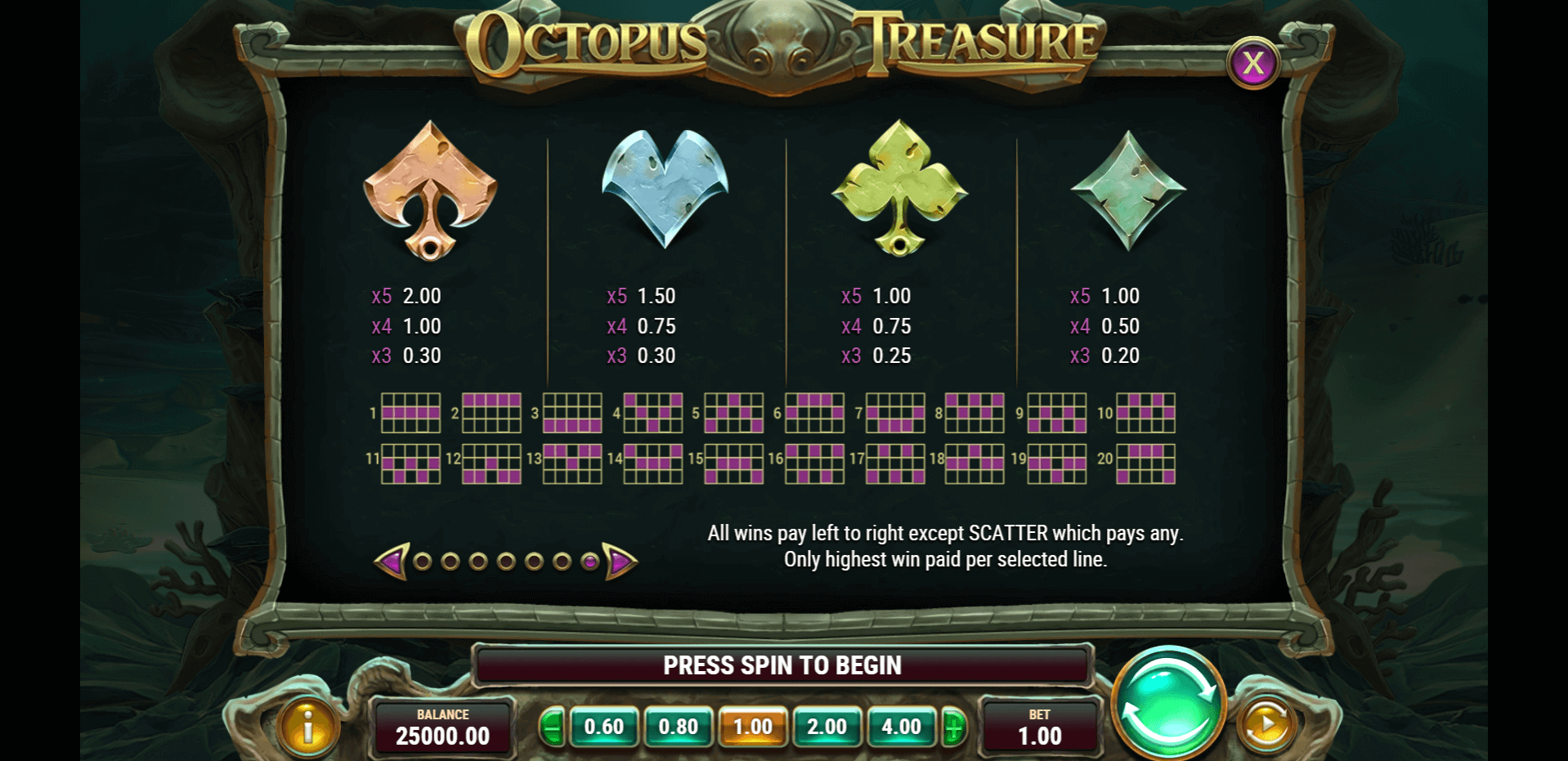Increase the bet with the plus button
The height and width of the screenshot is (761, 1568).
tap(953, 727)
